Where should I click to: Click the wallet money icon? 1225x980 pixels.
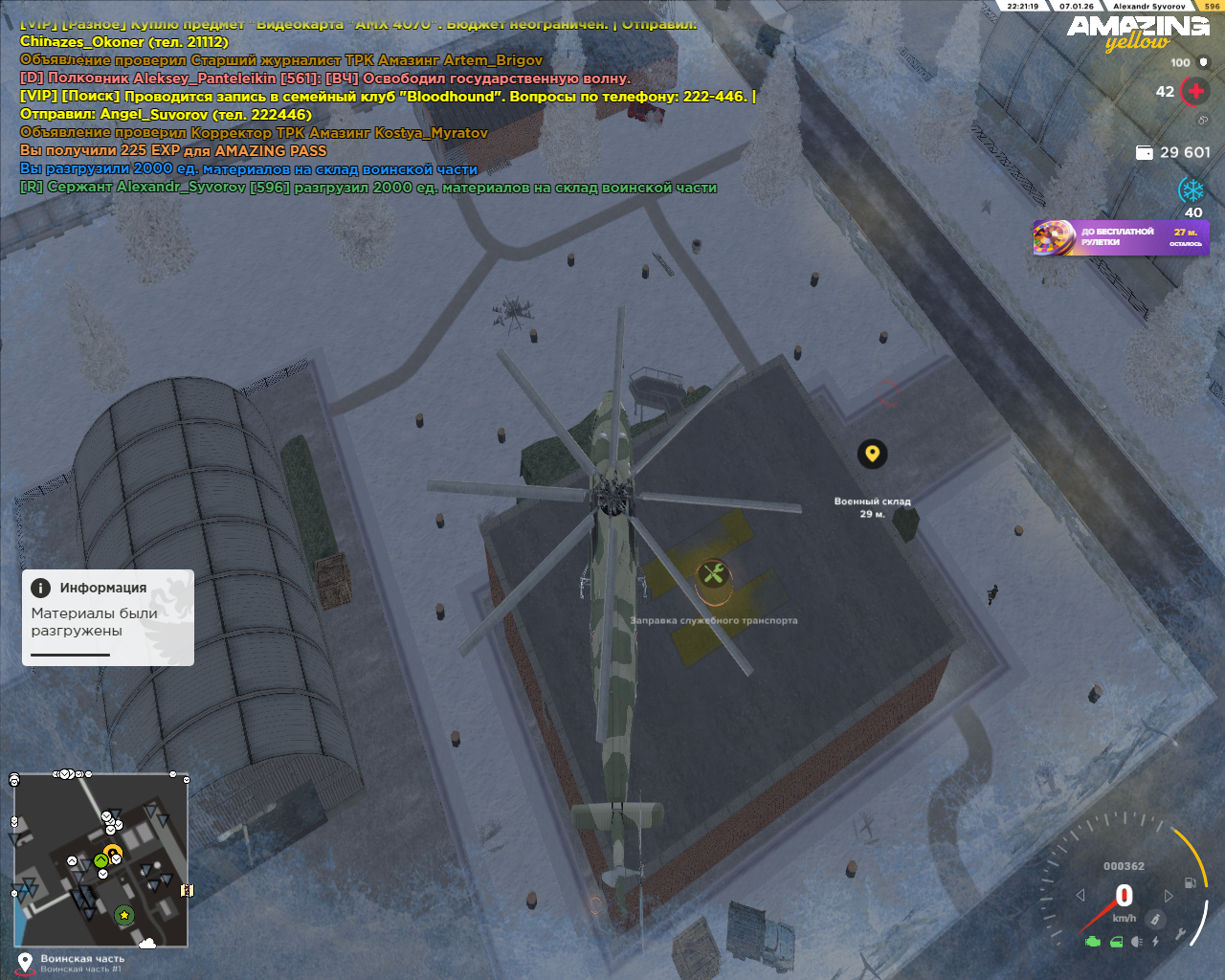(1144, 152)
